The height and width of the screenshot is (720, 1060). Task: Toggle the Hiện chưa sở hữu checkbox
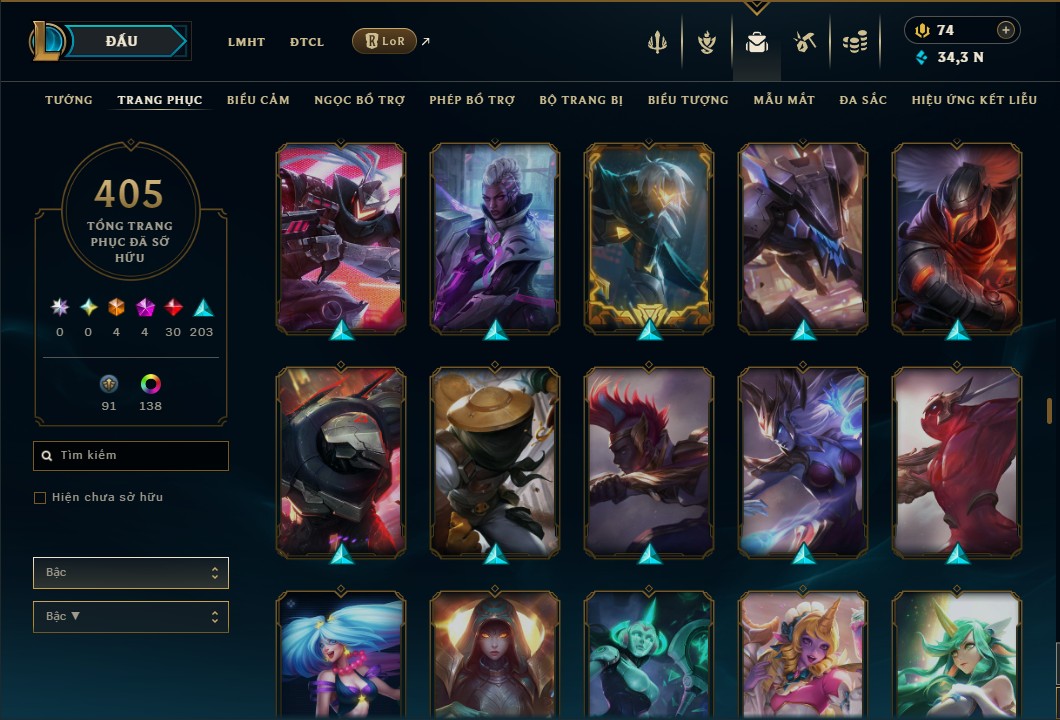[40, 498]
